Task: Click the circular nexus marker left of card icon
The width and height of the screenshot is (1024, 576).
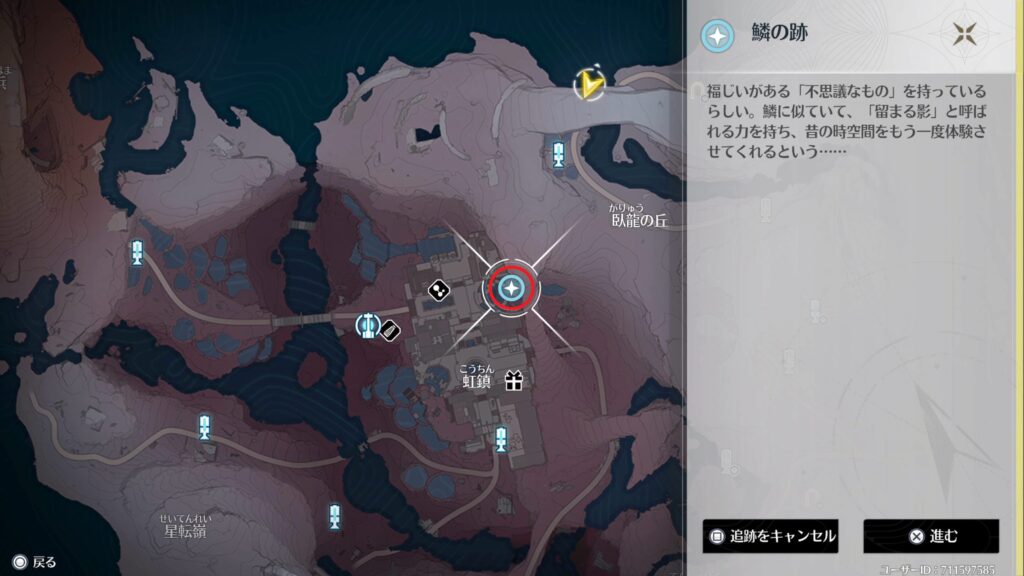Action: 368,324
